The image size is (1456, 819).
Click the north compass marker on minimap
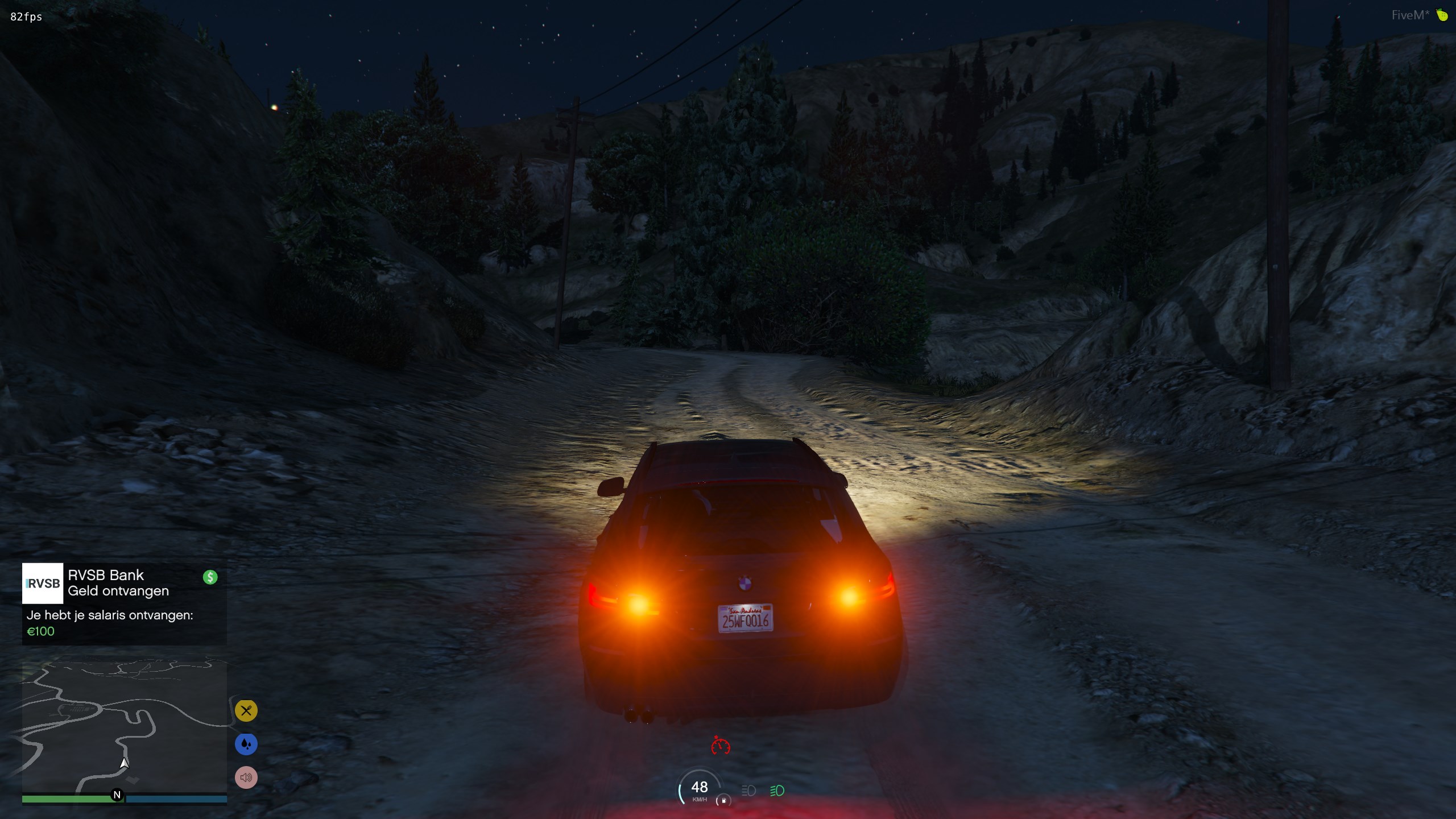point(117,795)
